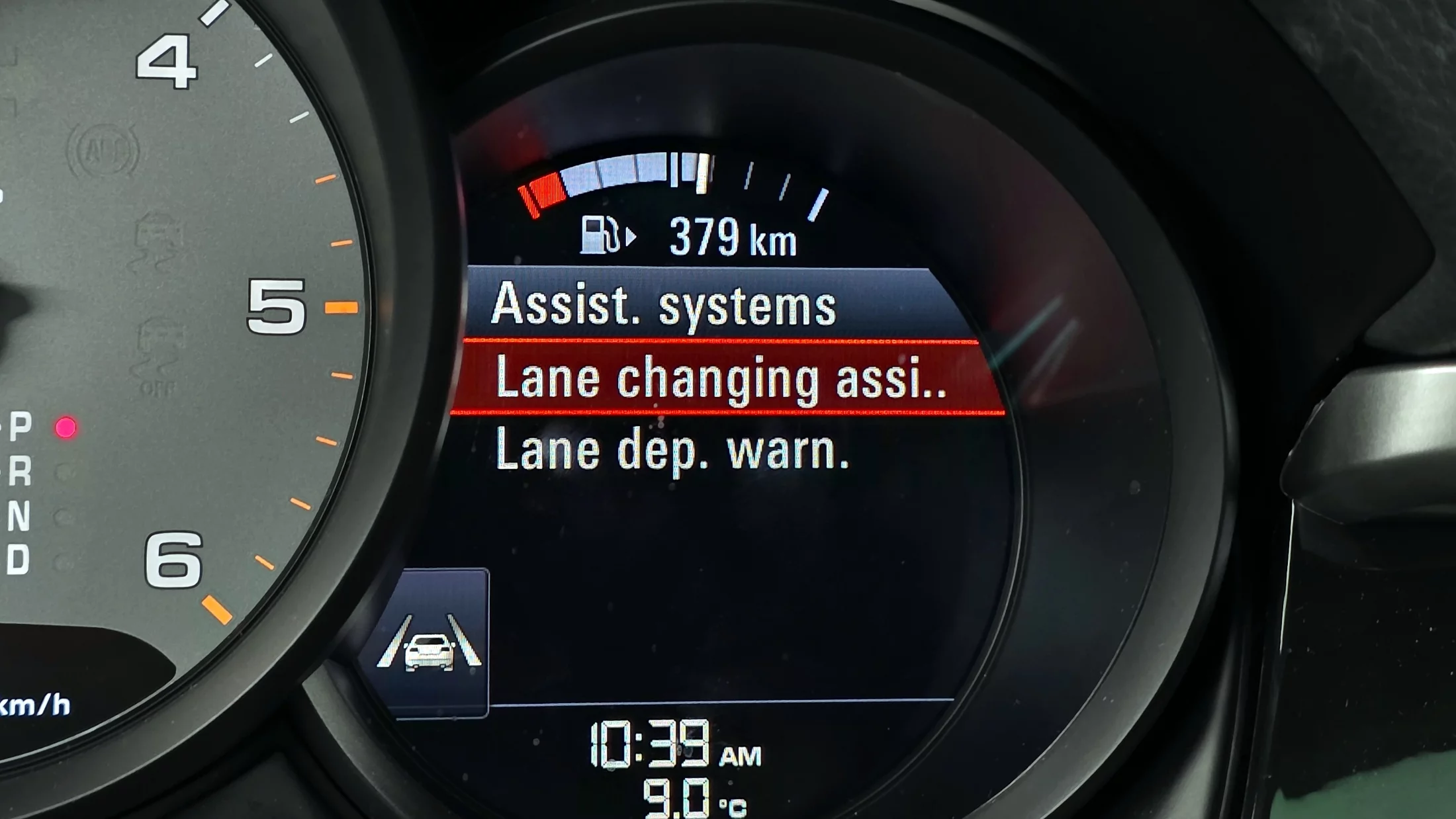
Task: Select the Lane changing assi.. menu entry
Action: [x=721, y=378]
